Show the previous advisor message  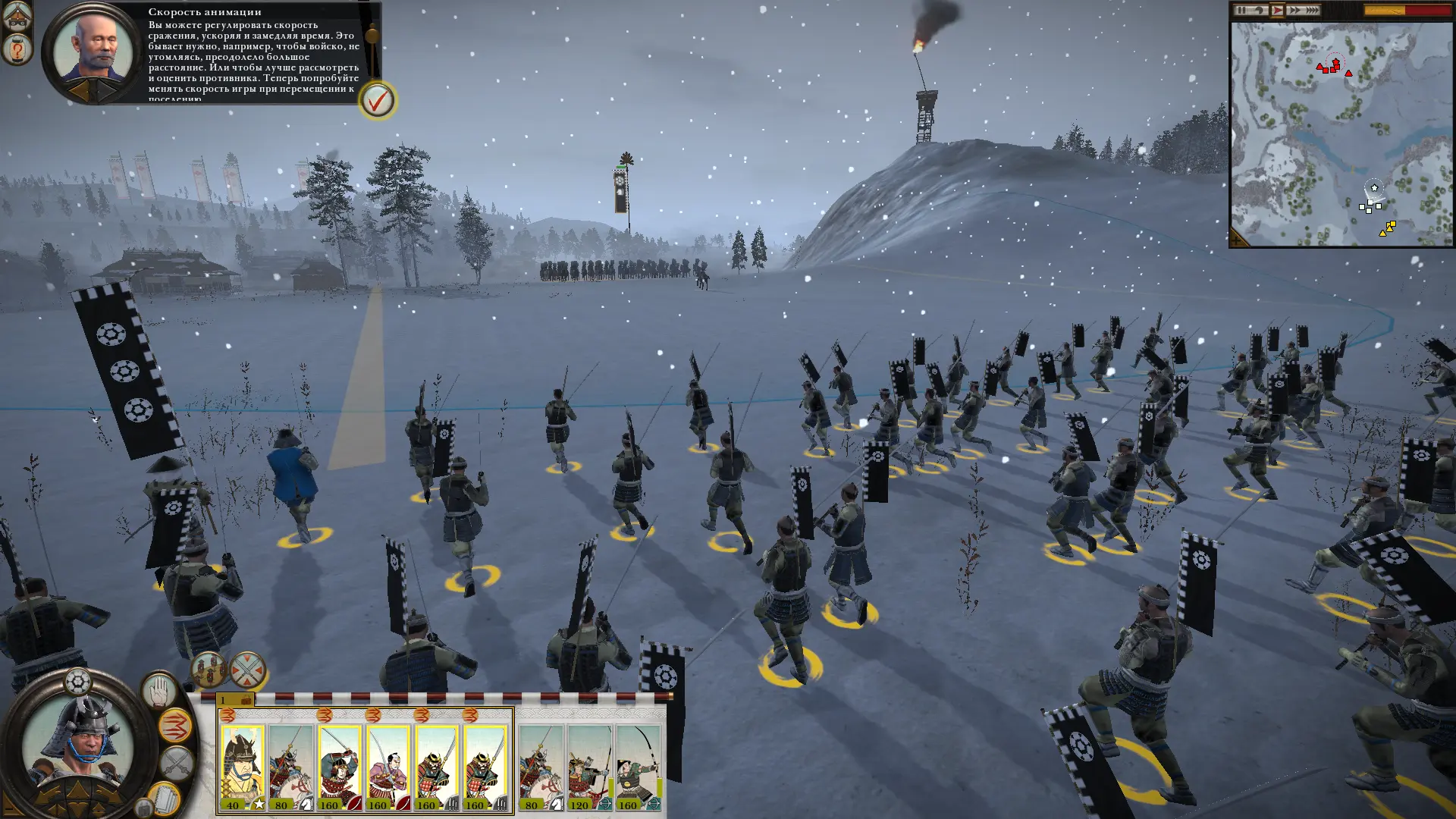80,91
